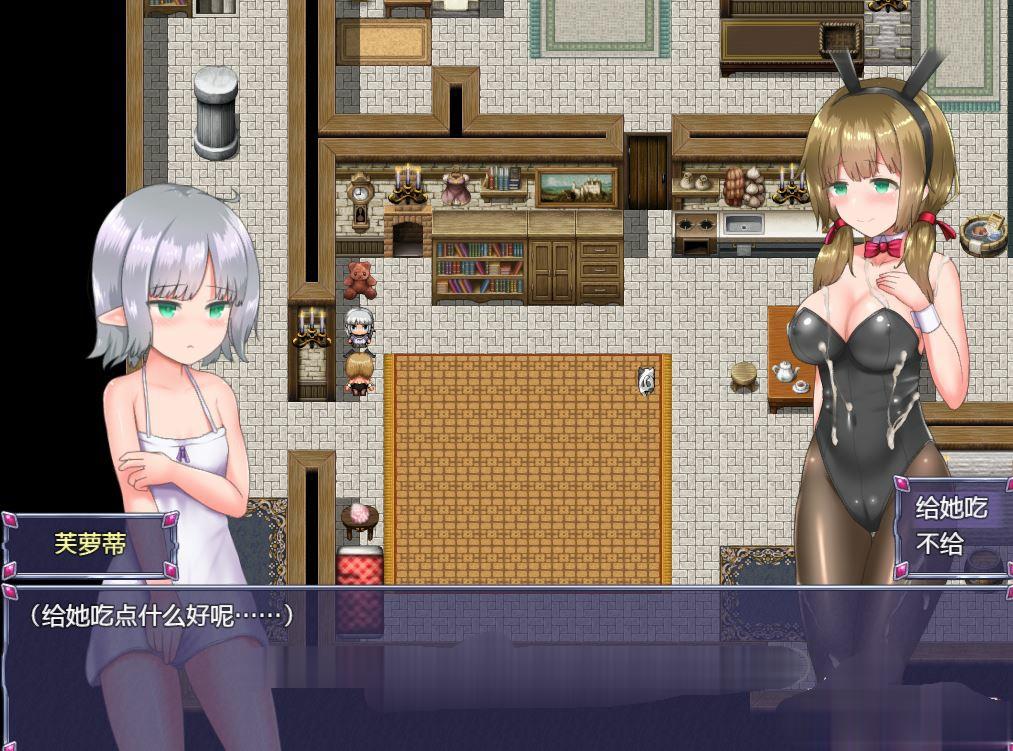Select the 不给 dialogue option
This screenshot has height=751, width=1013.
(x=940, y=543)
